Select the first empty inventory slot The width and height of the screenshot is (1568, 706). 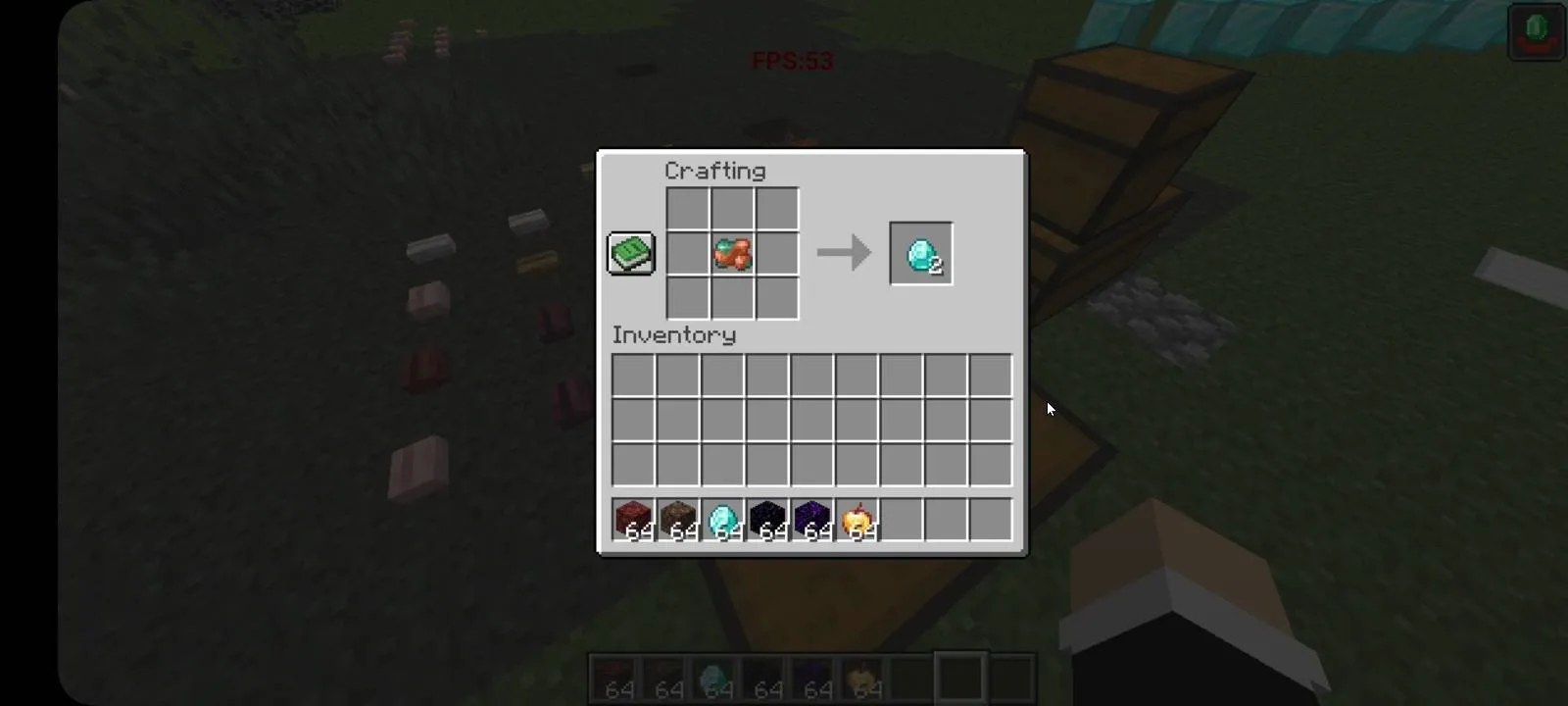click(633, 378)
